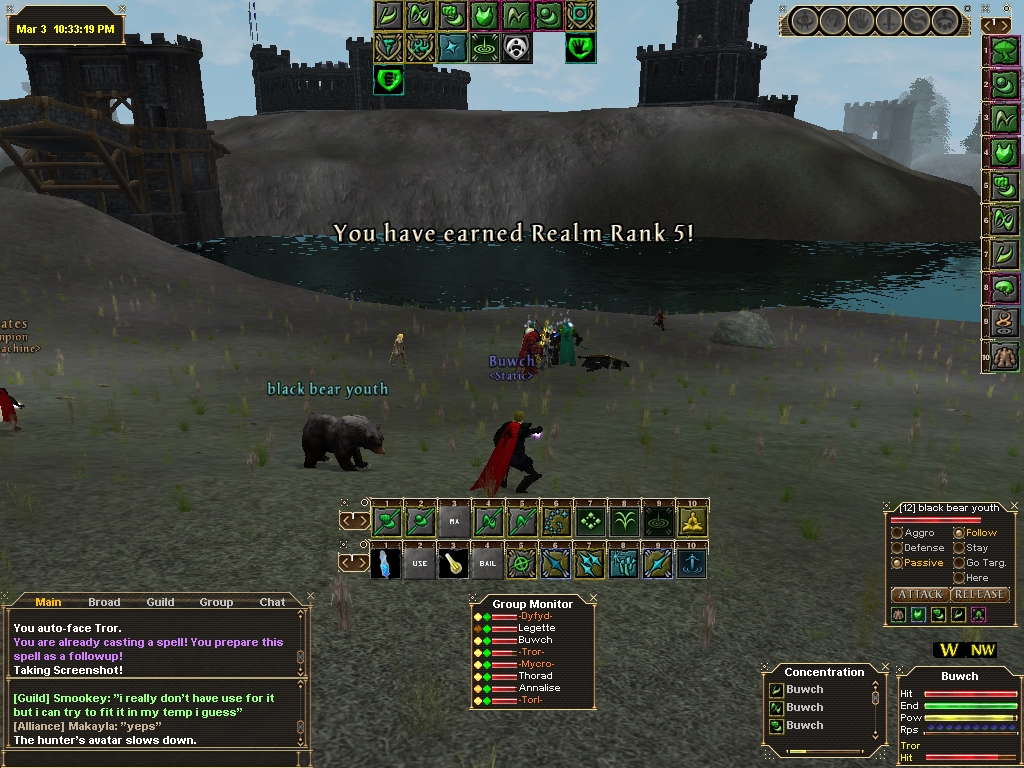This screenshot has height=768, width=1024.
Task: Switch to the Chat tab
Action: (272, 602)
